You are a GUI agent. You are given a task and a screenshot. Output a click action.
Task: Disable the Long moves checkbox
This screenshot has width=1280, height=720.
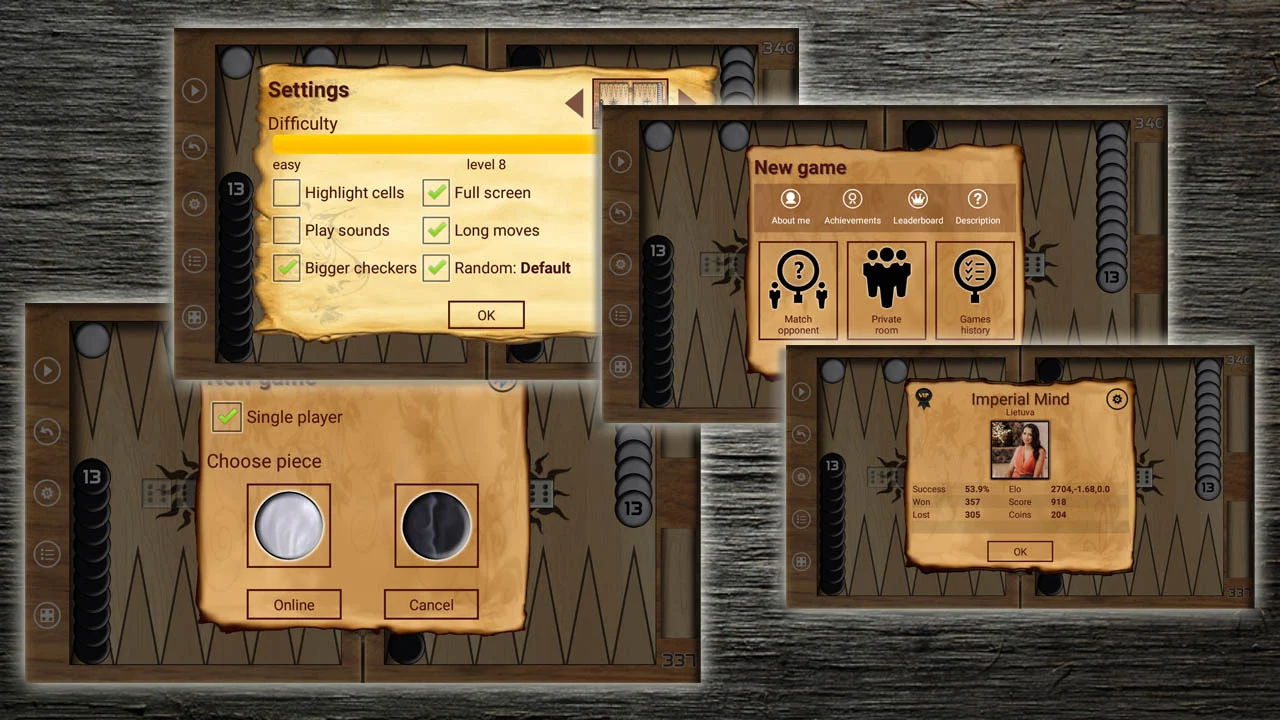coord(436,230)
